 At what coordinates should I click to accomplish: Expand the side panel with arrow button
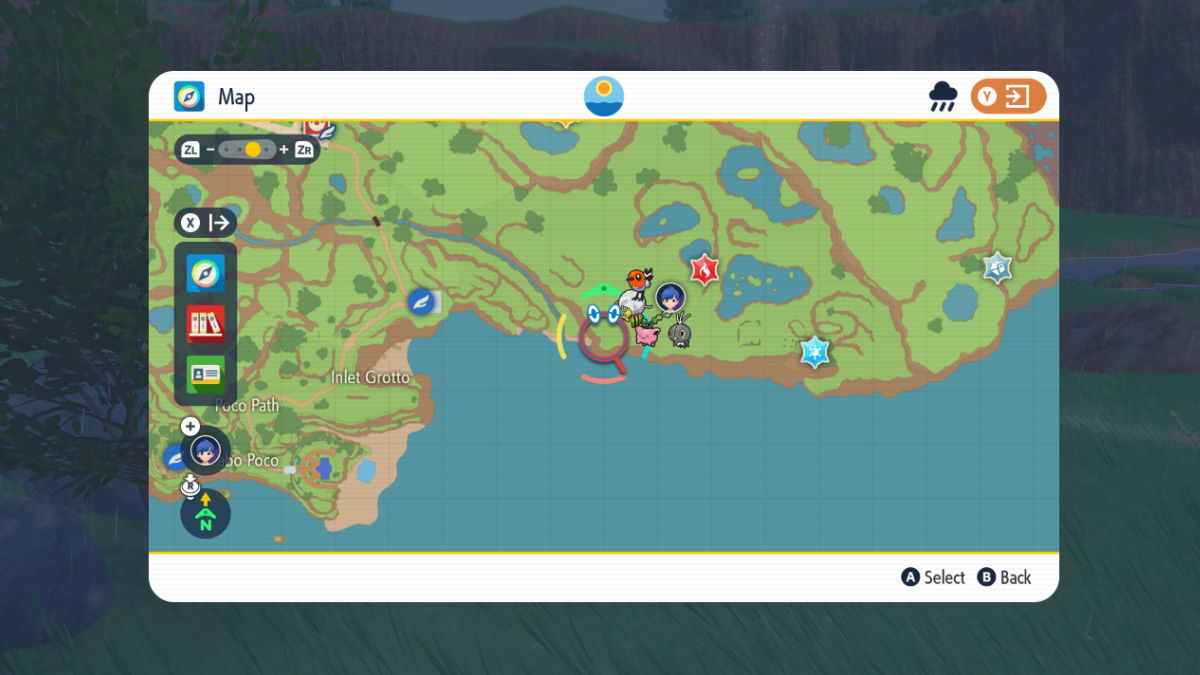(206, 222)
